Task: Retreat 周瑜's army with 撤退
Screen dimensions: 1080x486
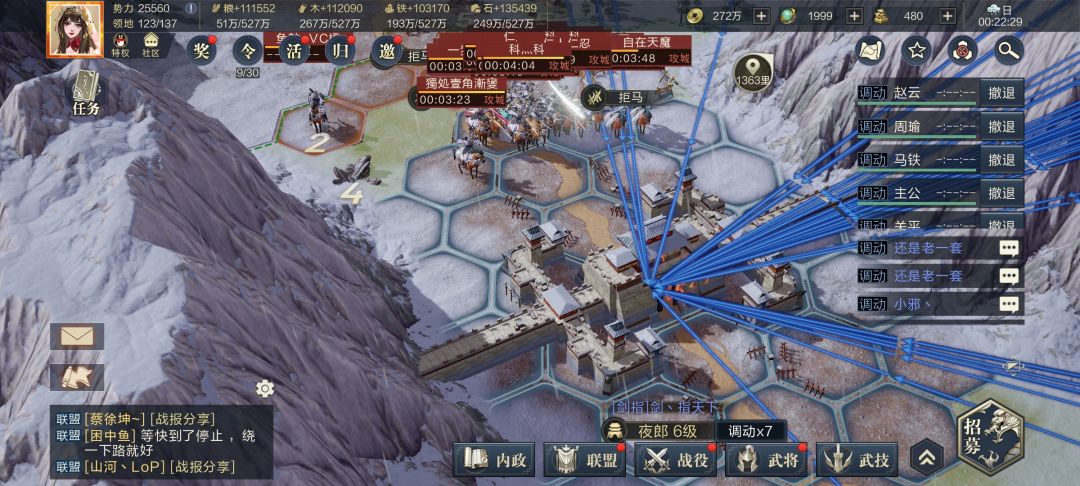Action: (1001, 127)
